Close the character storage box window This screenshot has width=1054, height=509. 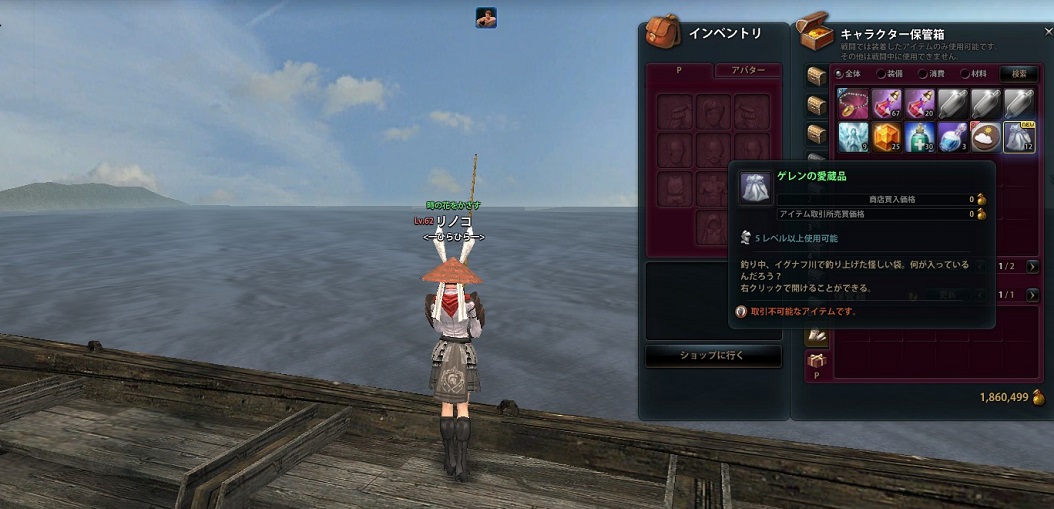[1047, 31]
